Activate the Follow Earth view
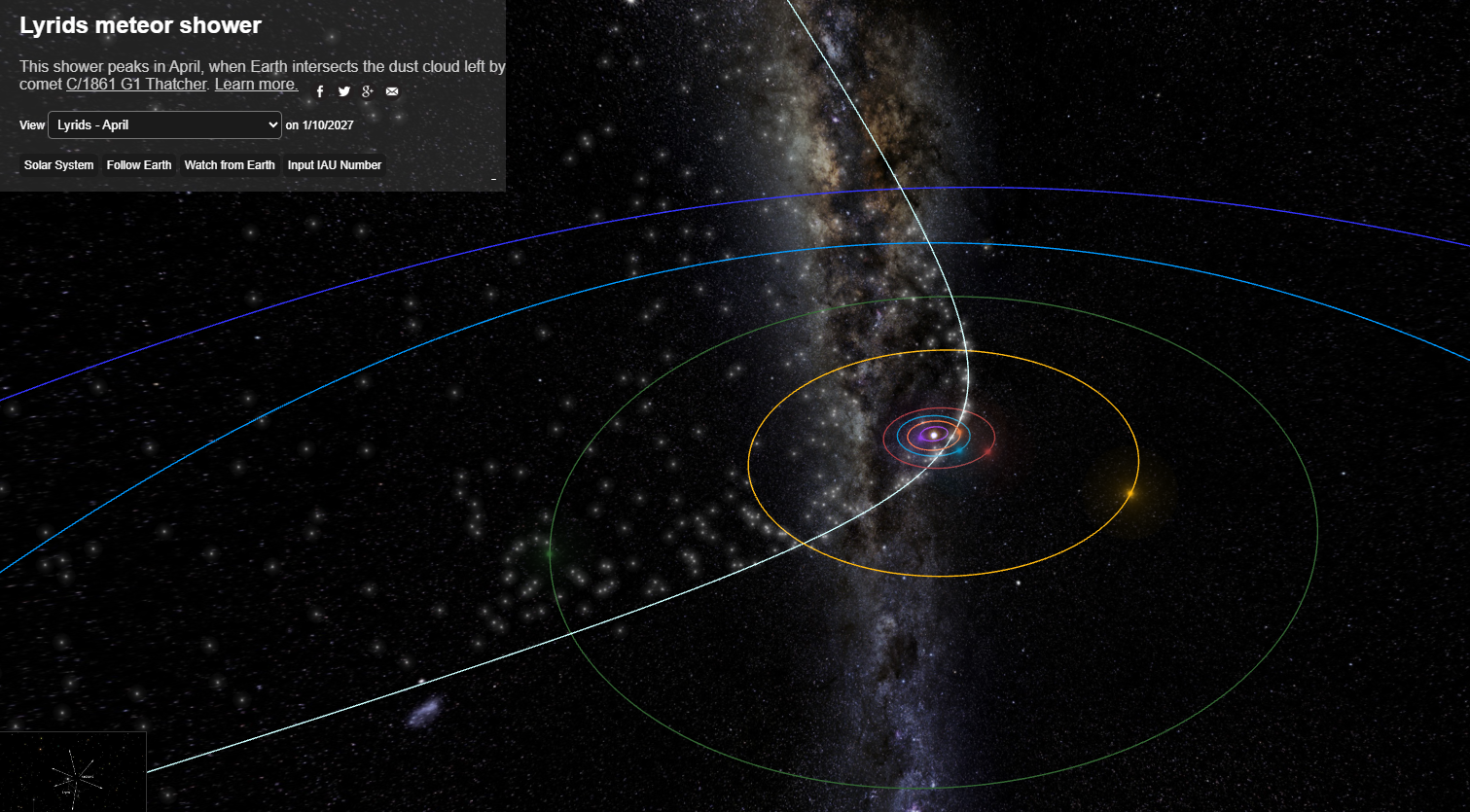Screen dimensions: 1470x812 click(x=139, y=165)
